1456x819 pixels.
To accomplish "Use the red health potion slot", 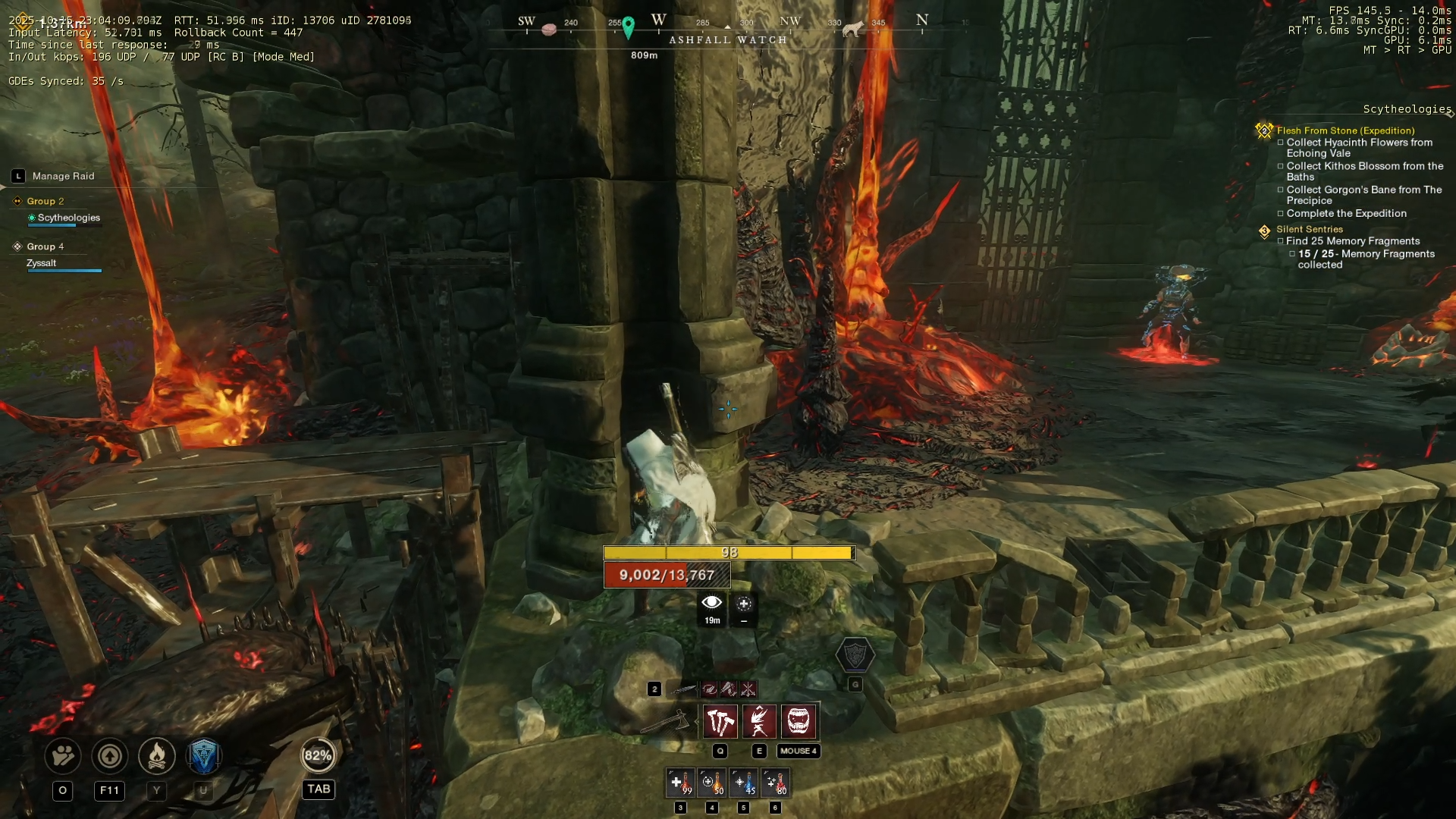I will pyautogui.click(x=680, y=783).
